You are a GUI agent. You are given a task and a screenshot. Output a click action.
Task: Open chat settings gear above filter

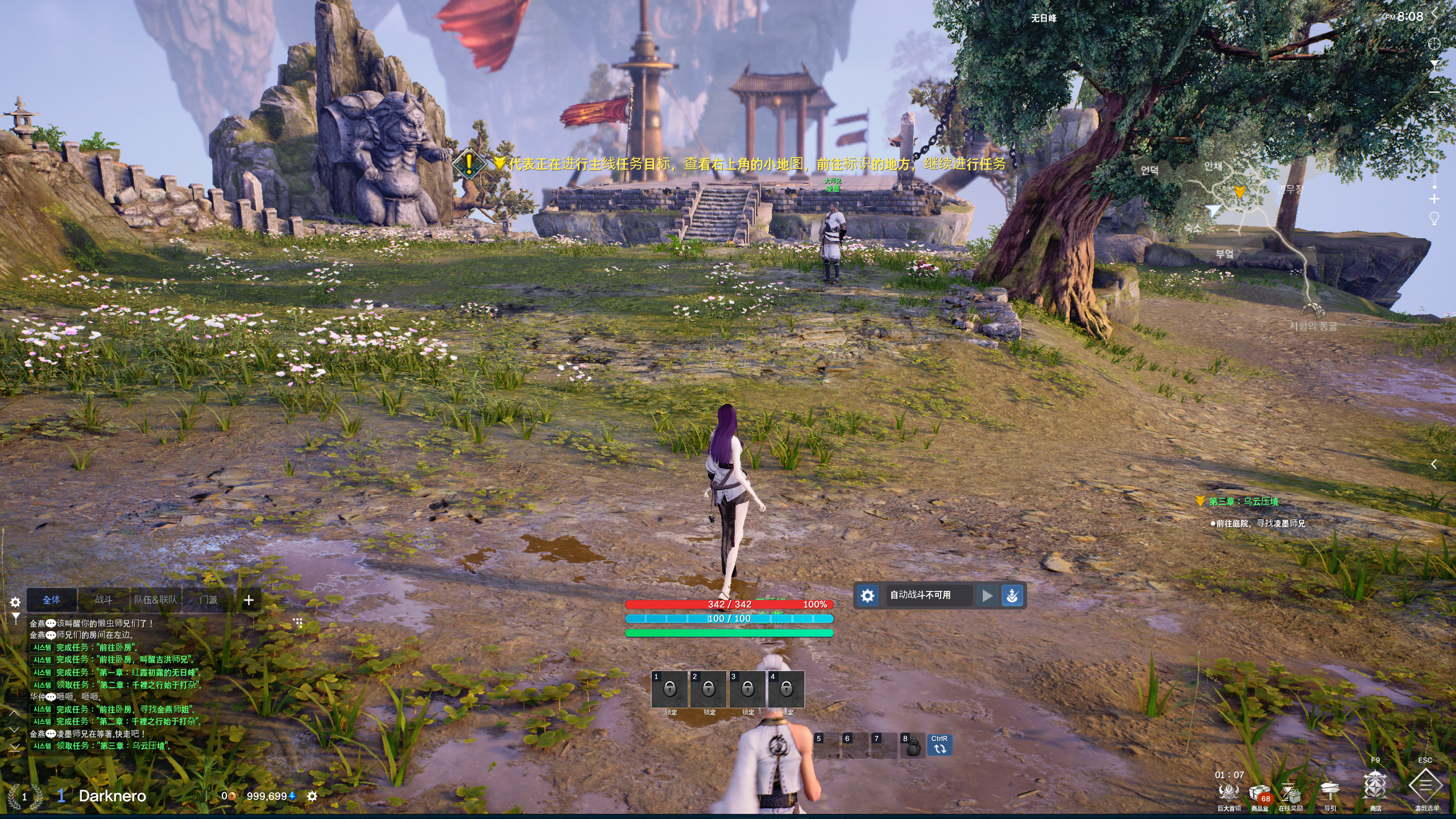tap(15, 602)
